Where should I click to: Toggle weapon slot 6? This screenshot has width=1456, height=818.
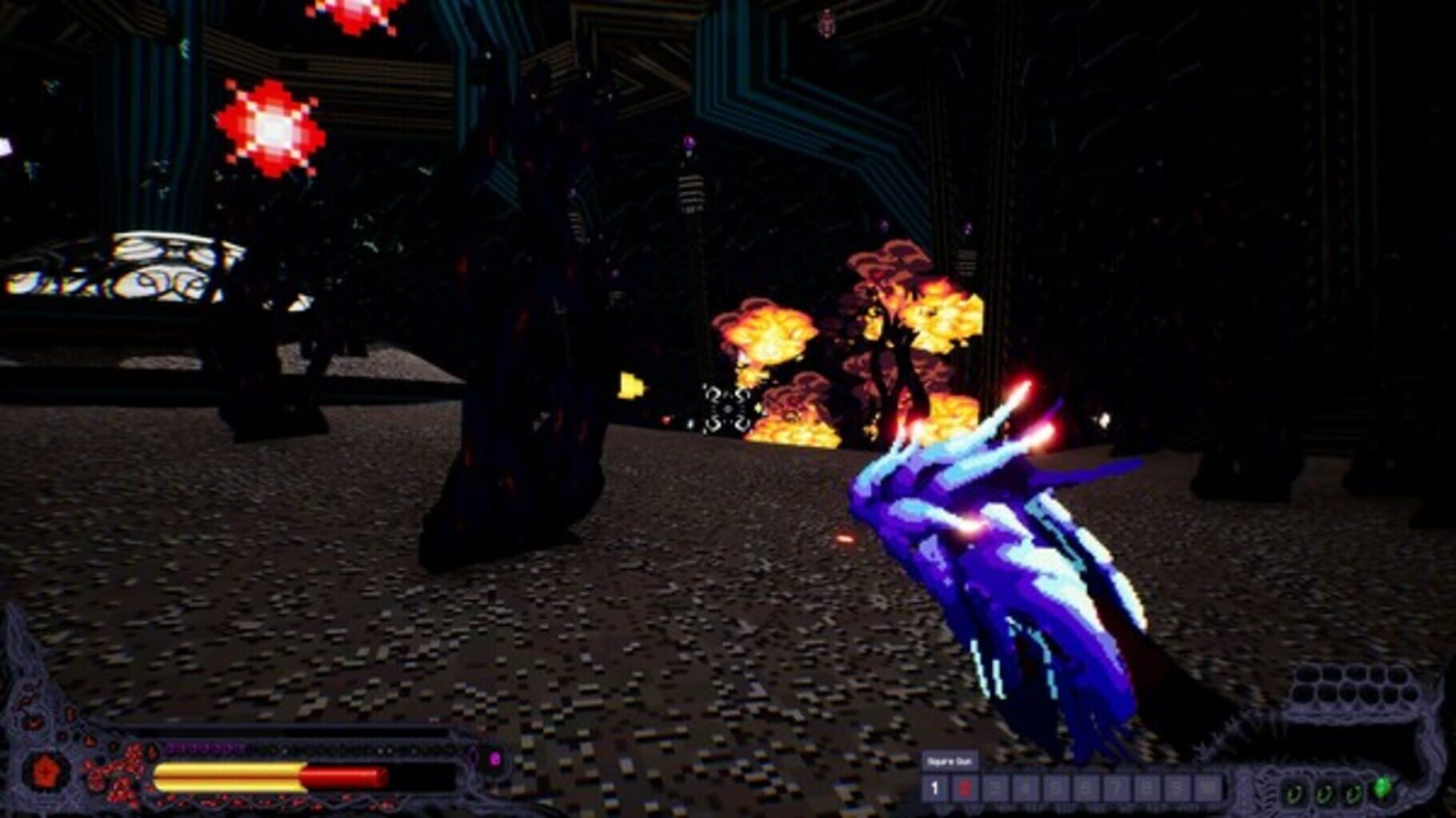pos(1086,788)
